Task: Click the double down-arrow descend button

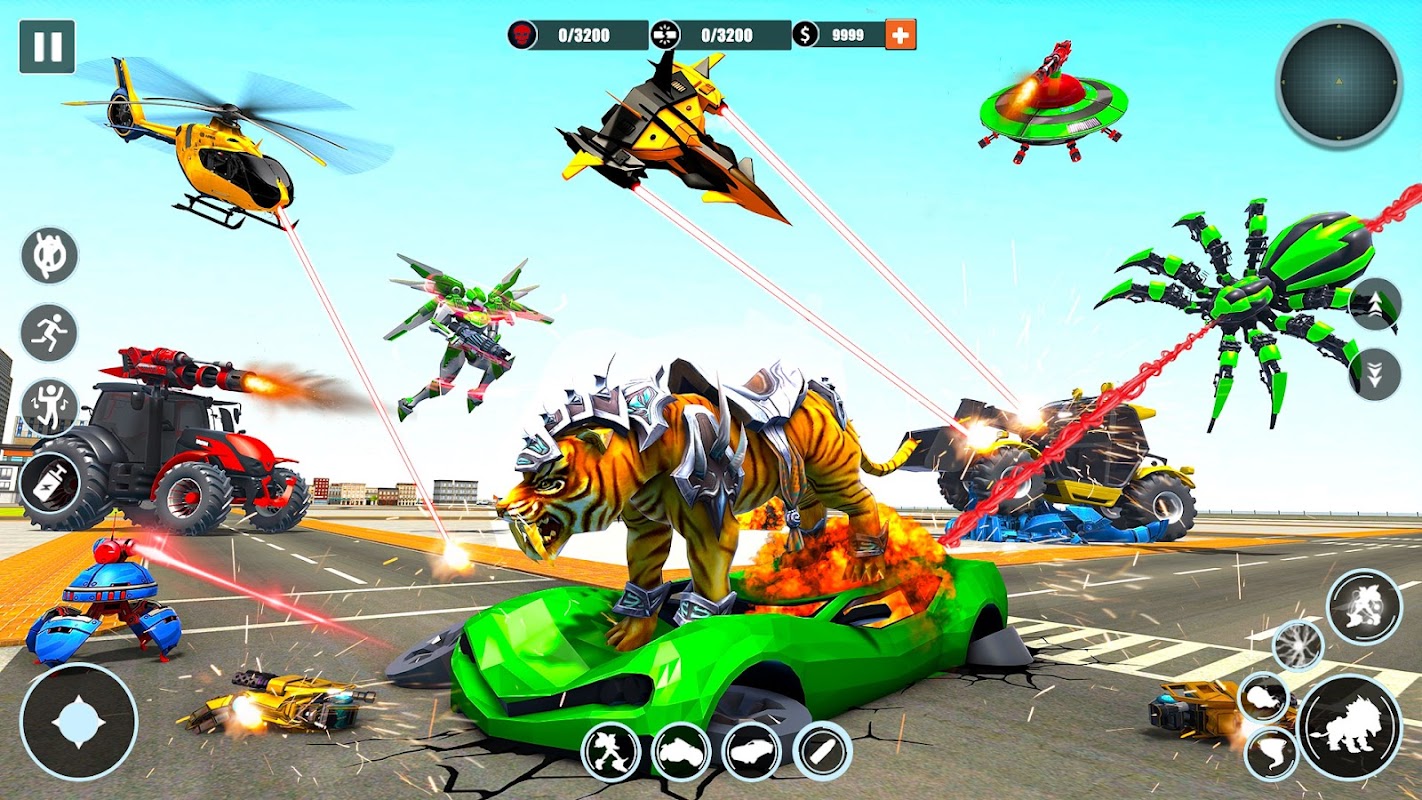Action: click(x=1374, y=374)
